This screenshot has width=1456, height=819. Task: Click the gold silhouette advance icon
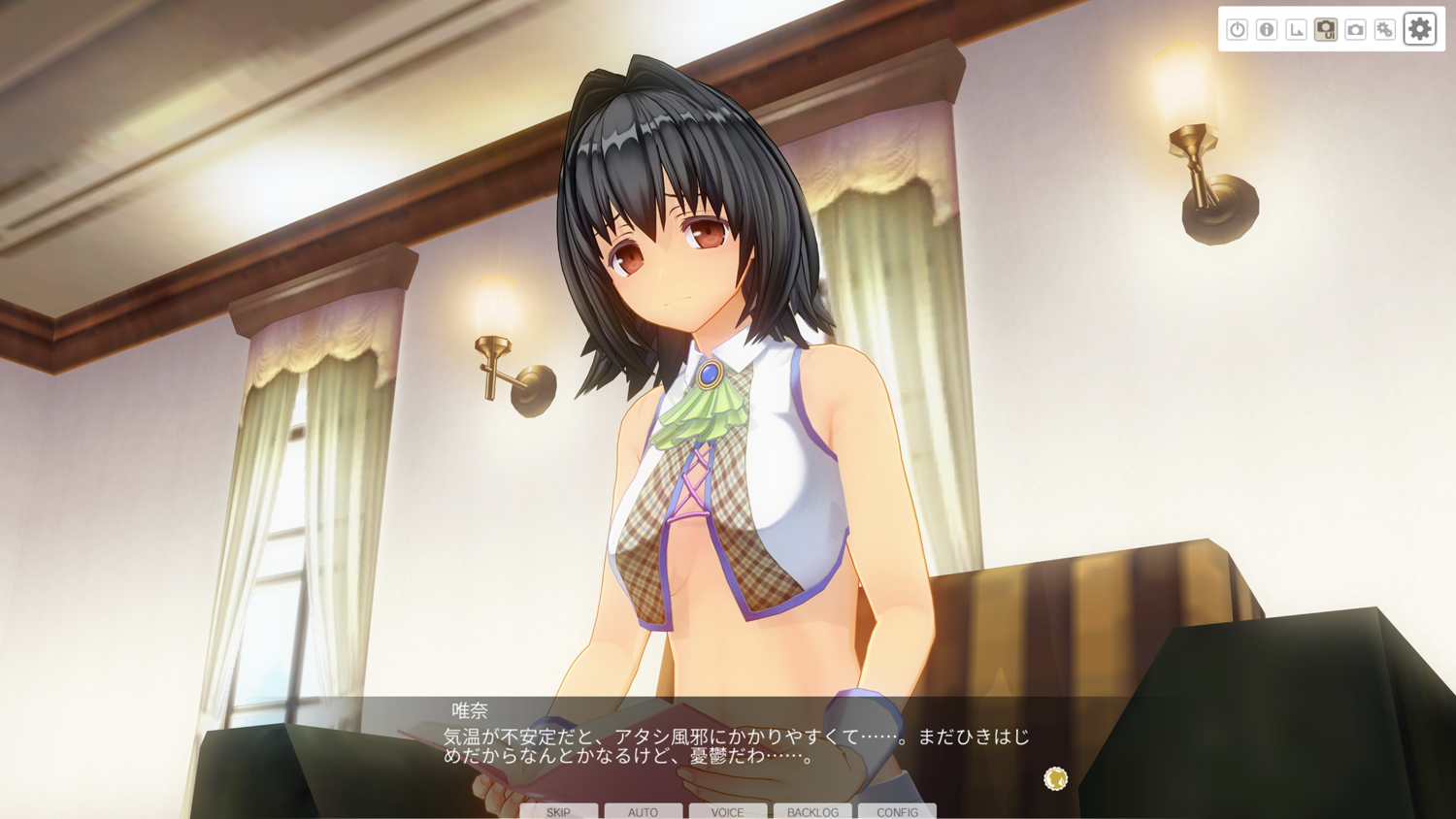point(1055,778)
